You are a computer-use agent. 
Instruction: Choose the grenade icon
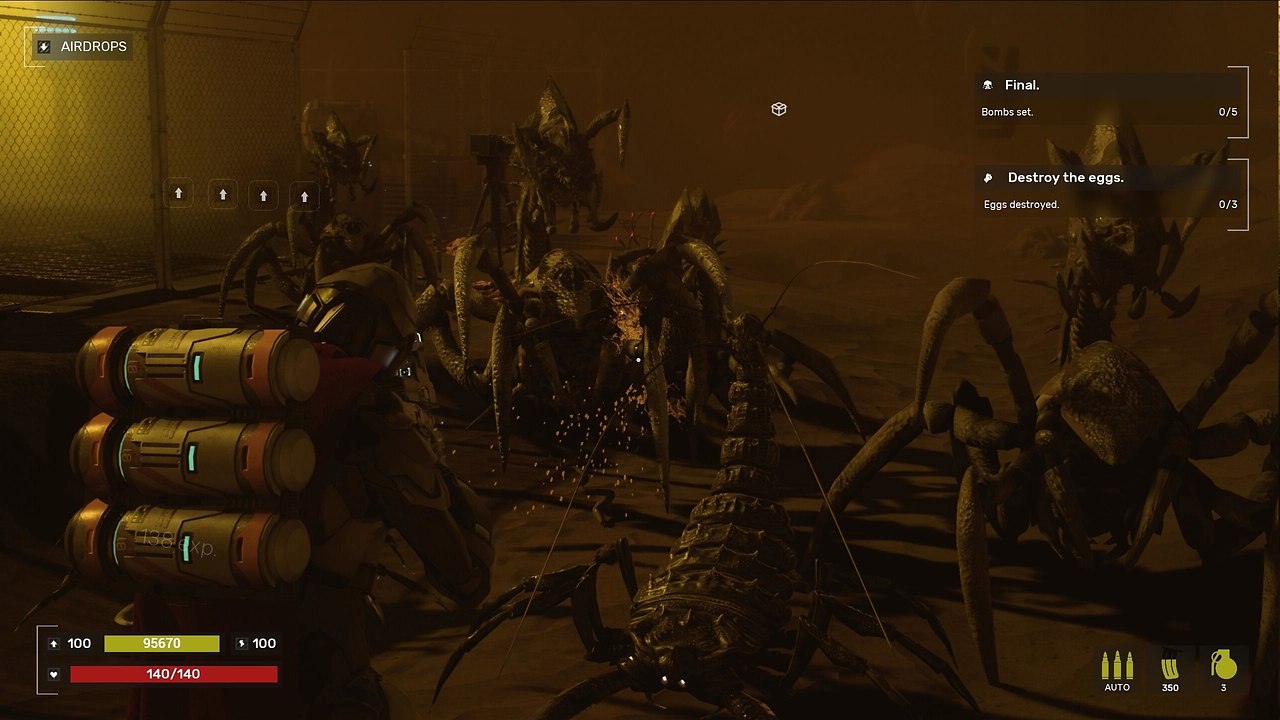pyautogui.click(x=1223, y=666)
